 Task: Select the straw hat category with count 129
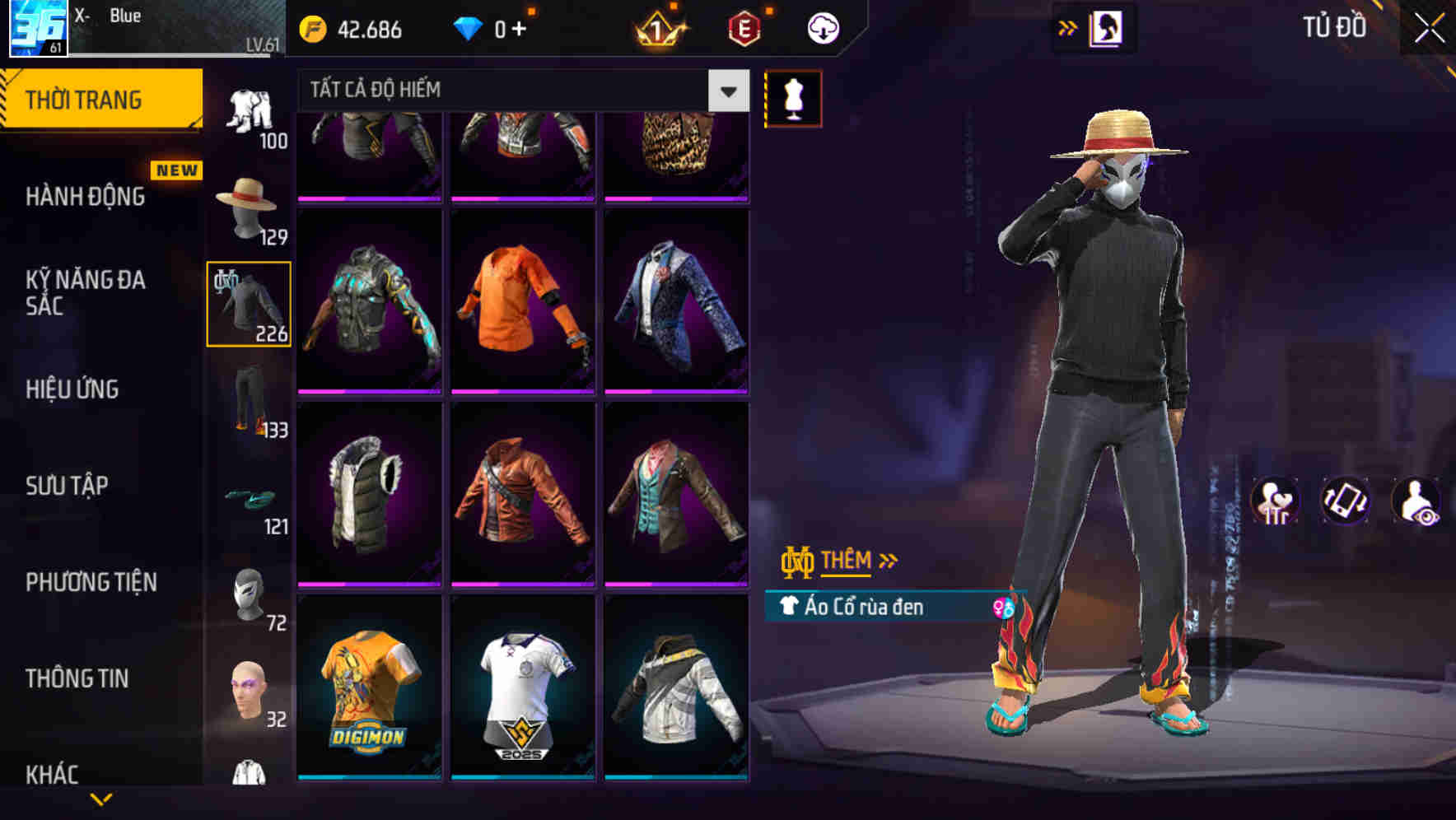(247, 210)
